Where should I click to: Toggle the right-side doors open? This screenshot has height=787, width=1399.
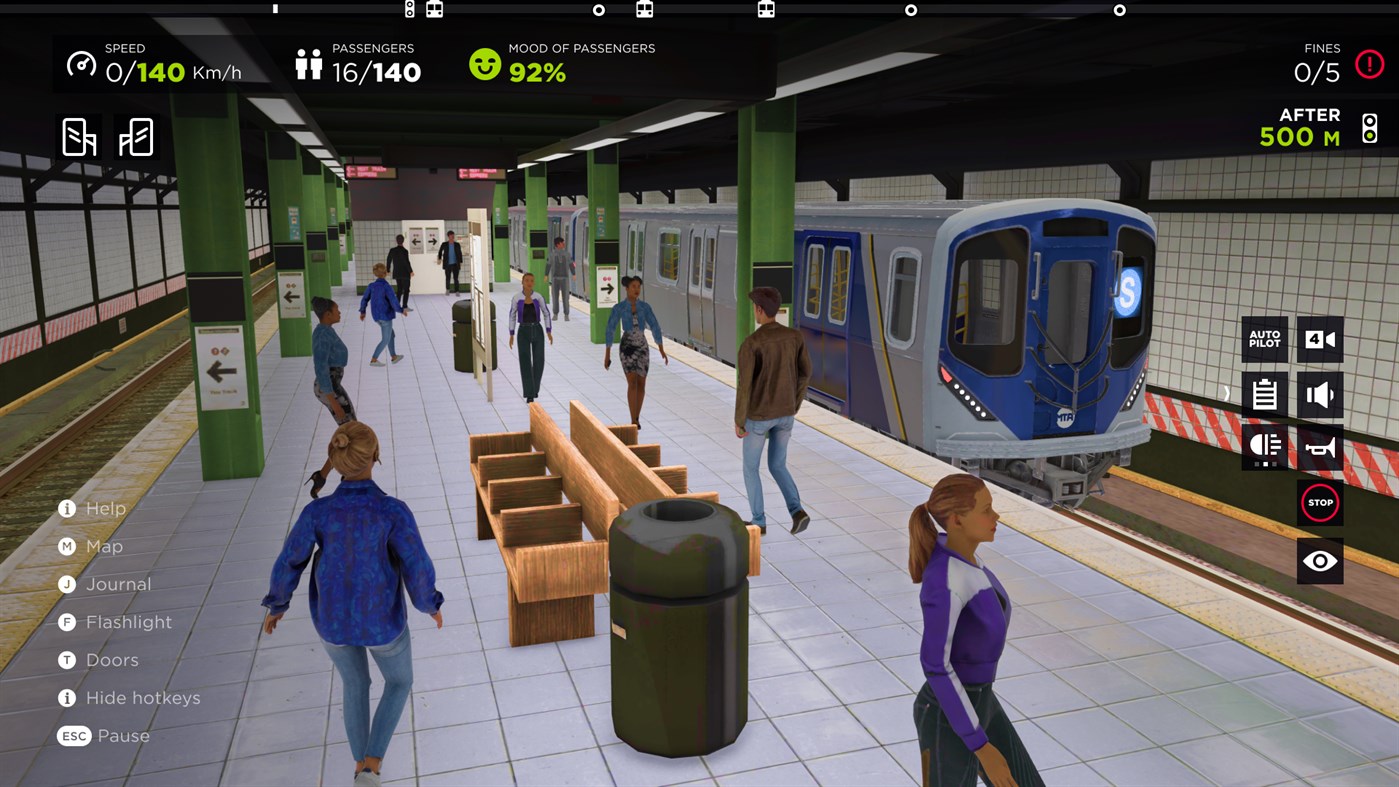tap(134, 136)
